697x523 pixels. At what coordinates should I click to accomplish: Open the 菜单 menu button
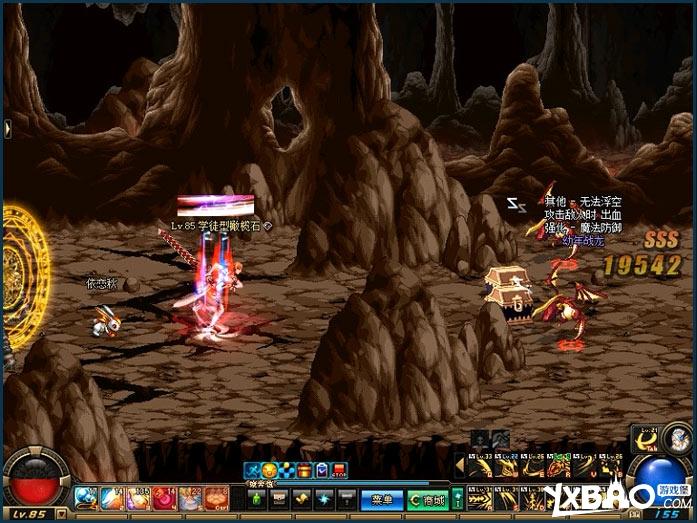380,498
